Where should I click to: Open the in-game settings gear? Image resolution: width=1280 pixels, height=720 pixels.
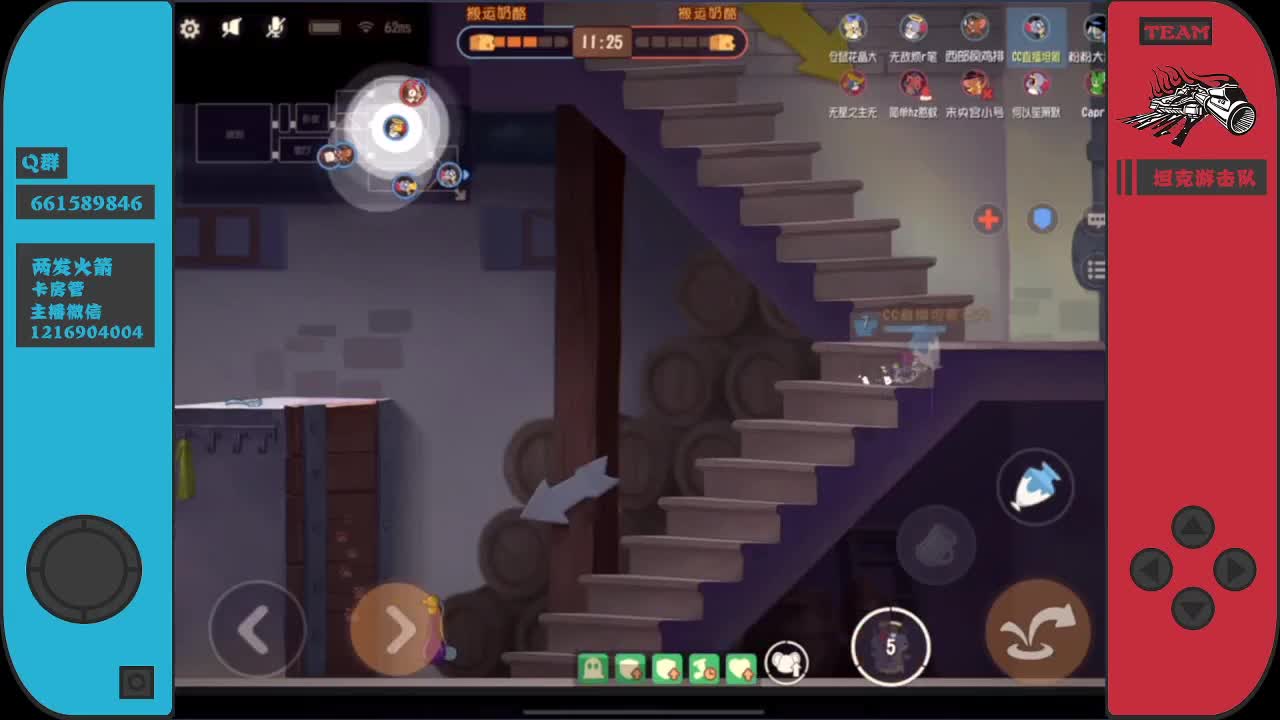[190, 30]
